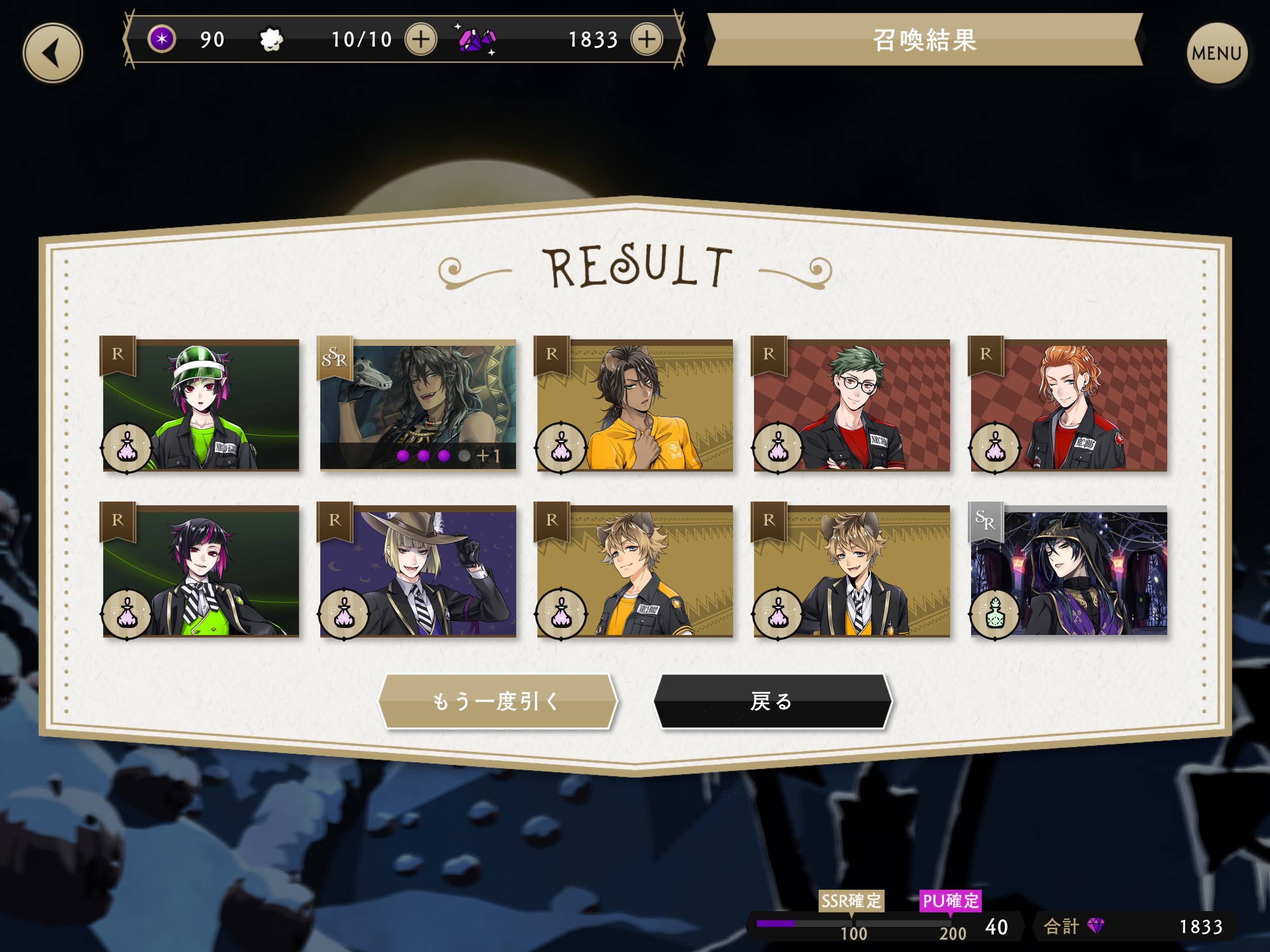Select the R card with blond ears in school uniform
Screen dimensions: 1270x952
[x=852, y=571]
